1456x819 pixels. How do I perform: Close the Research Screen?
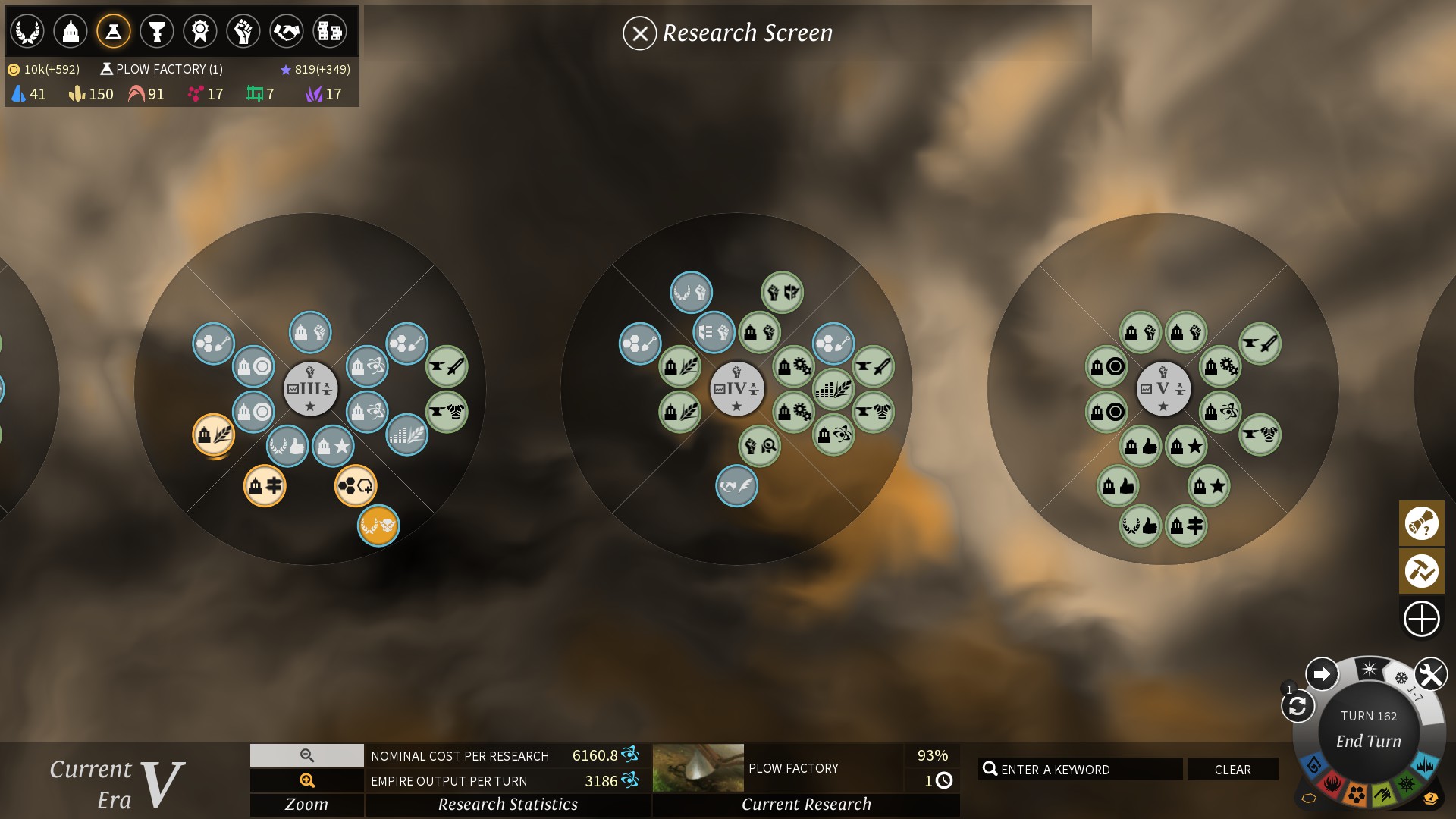639,33
